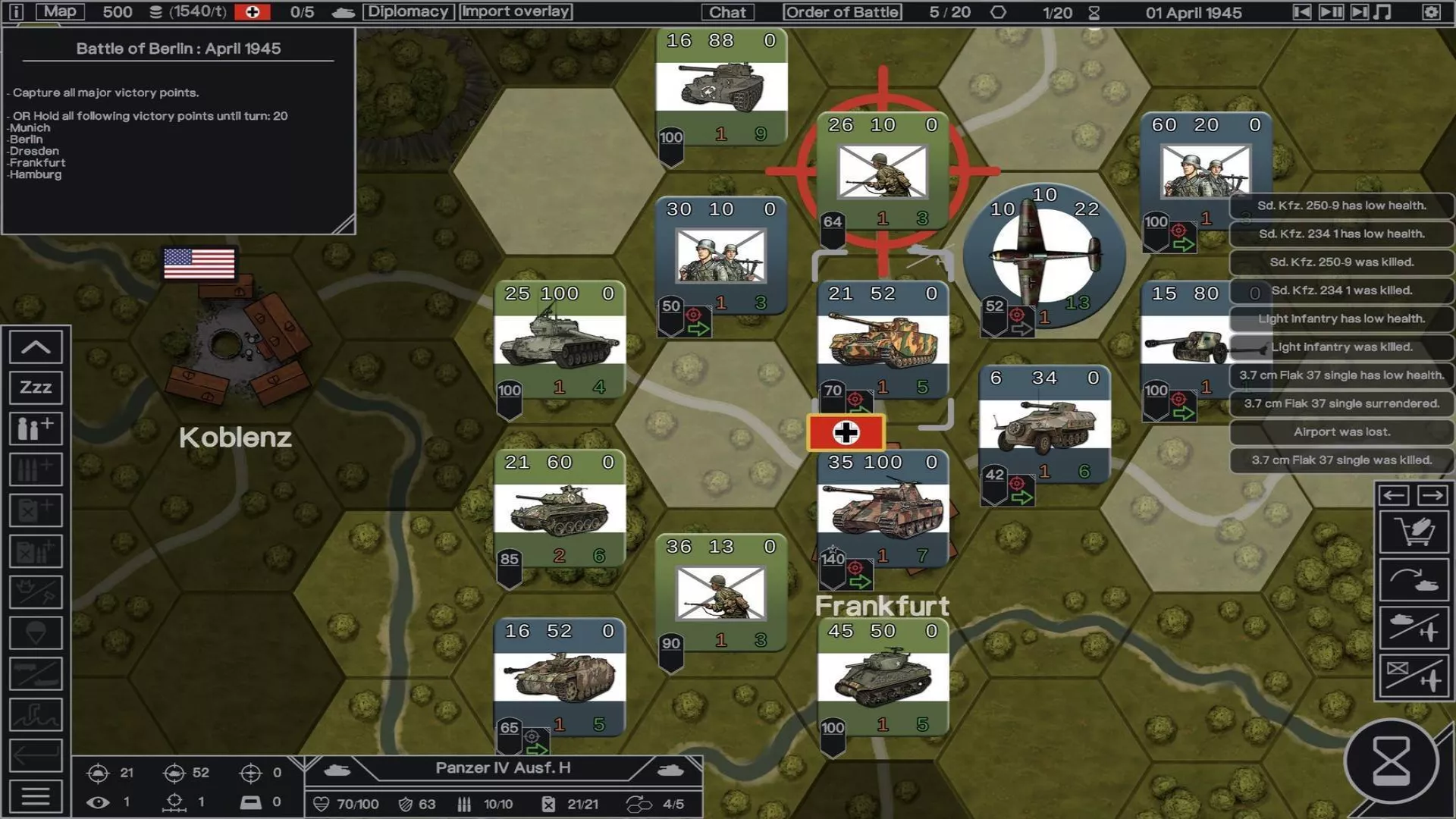Select the next unit arrow
Viewport: 1456px width, 819px height.
1432,495
